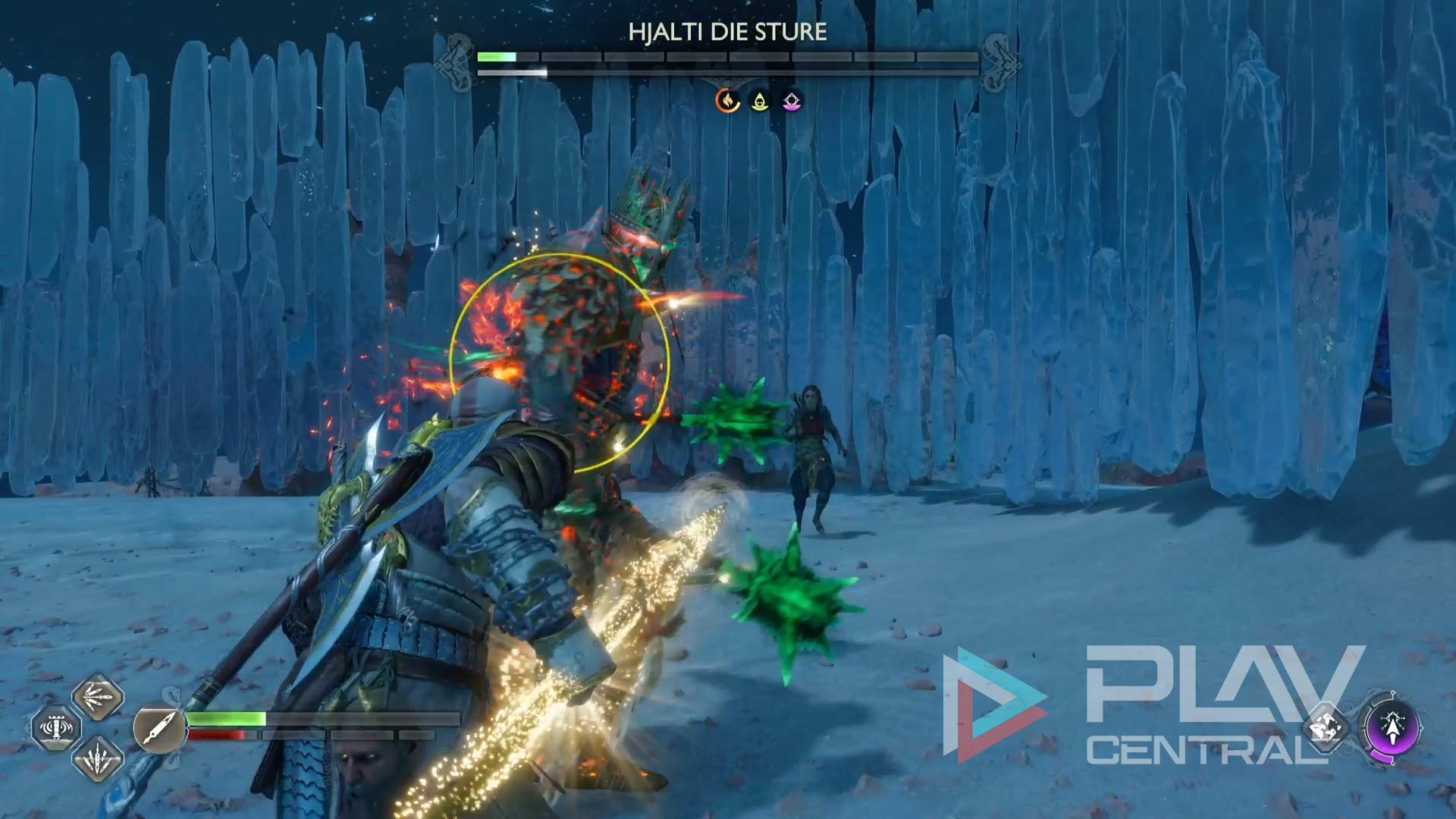Inspect the pink sigil status icon
The image size is (1456, 819).
click(x=791, y=100)
